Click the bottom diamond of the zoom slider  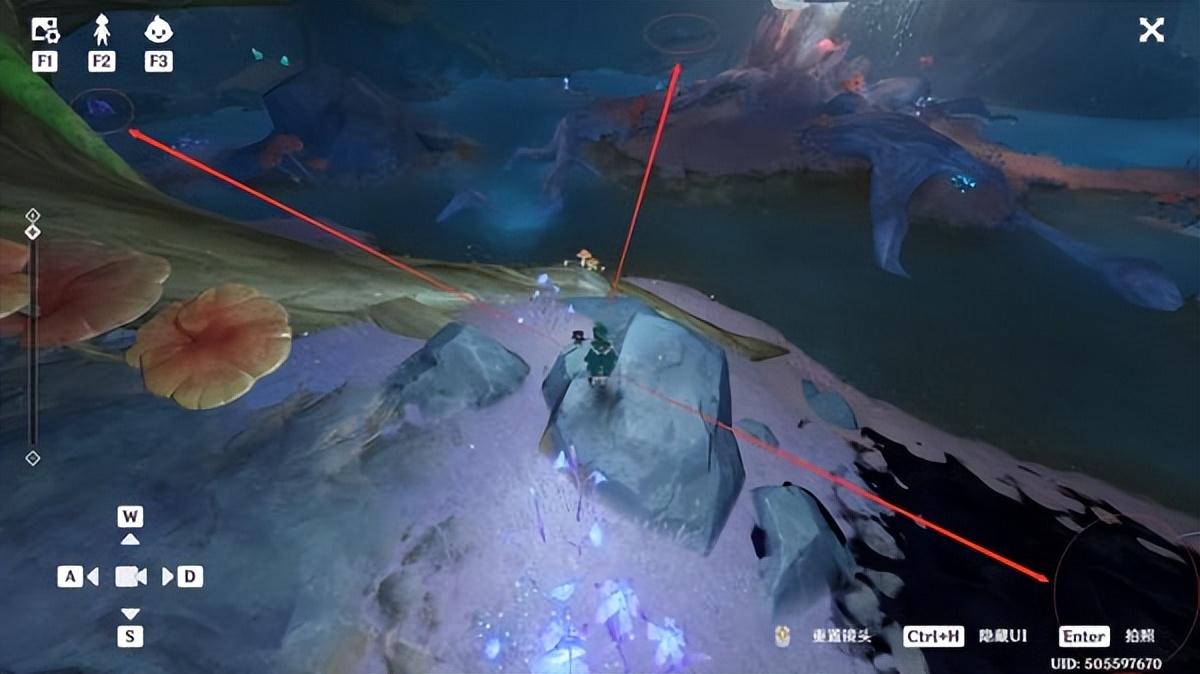33,458
